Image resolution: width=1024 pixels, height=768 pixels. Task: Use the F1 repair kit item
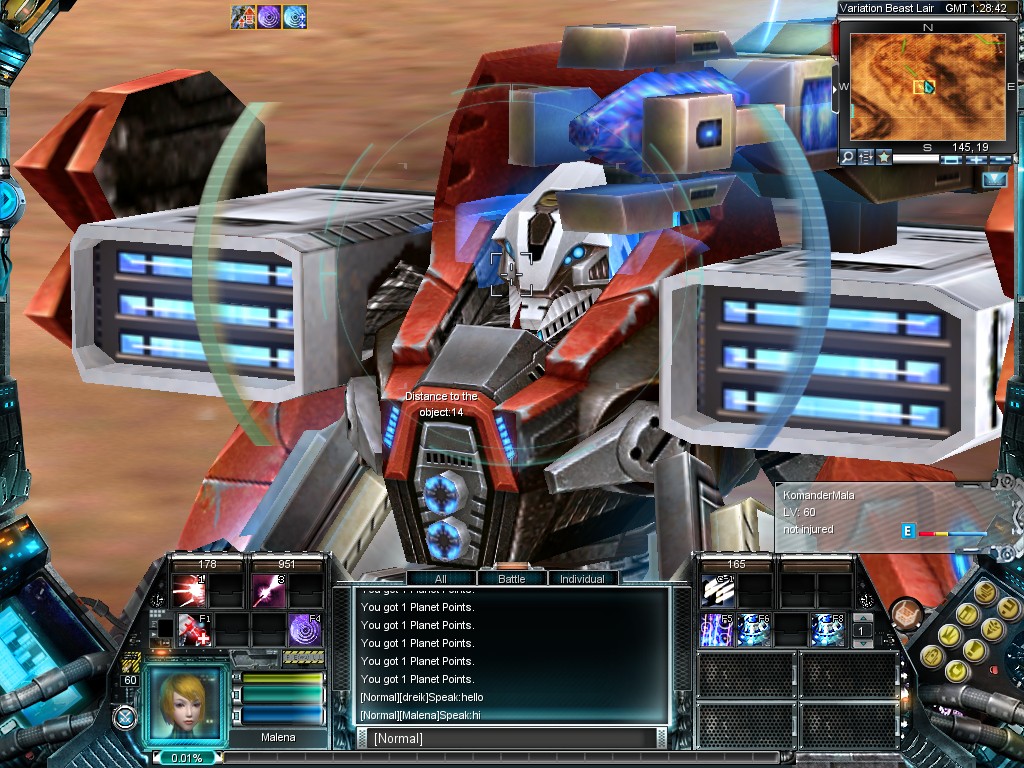[193, 630]
